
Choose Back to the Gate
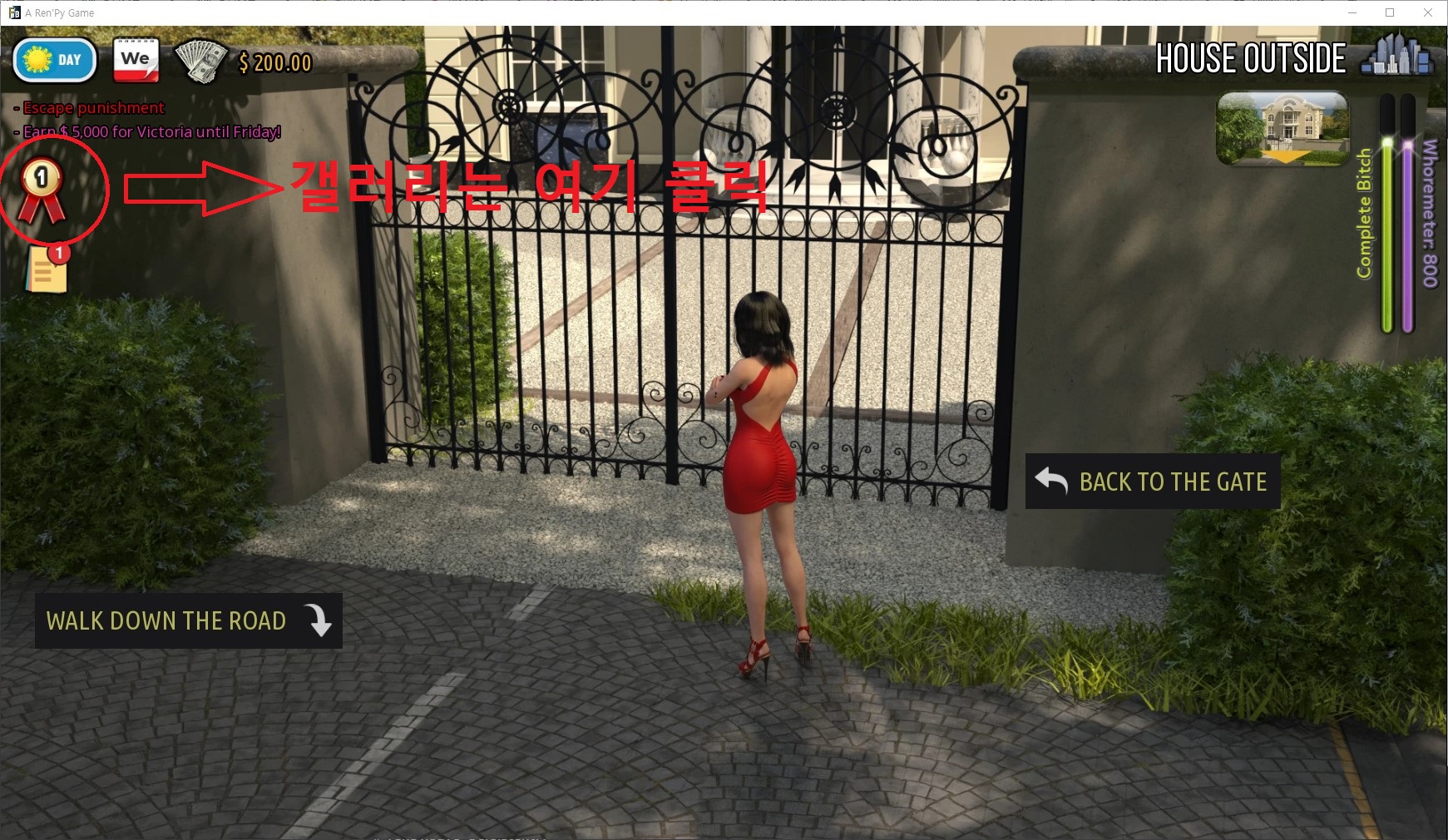(1152, 482)
